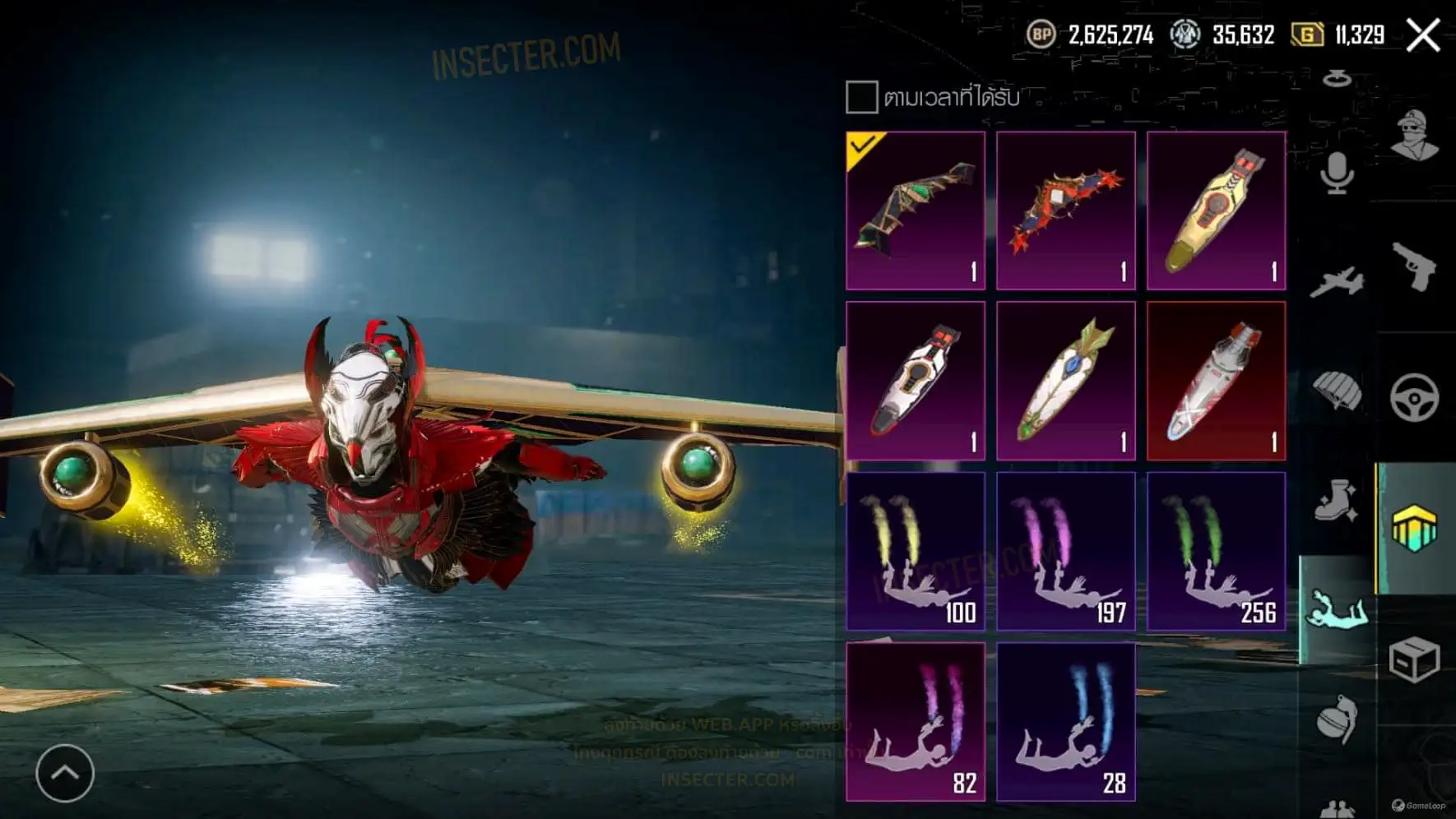This screenshot has width=1456, height=819.
Task: Select the green smoke trail with 256 count
Action: 1216,551
